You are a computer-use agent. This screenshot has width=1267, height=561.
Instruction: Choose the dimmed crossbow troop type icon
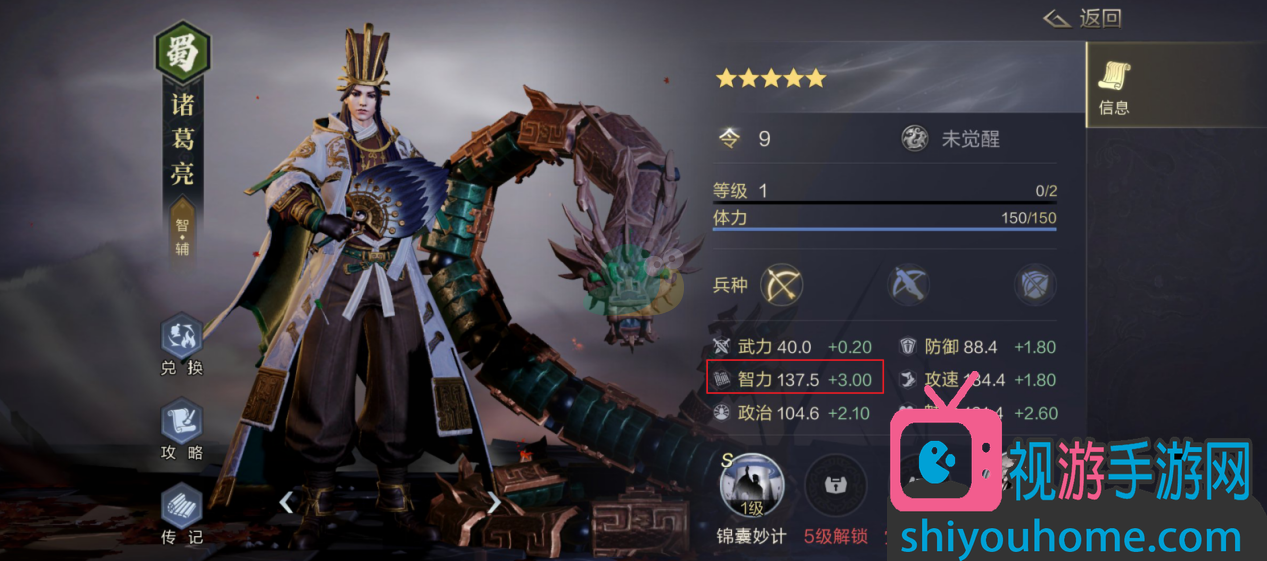(909, 285)
